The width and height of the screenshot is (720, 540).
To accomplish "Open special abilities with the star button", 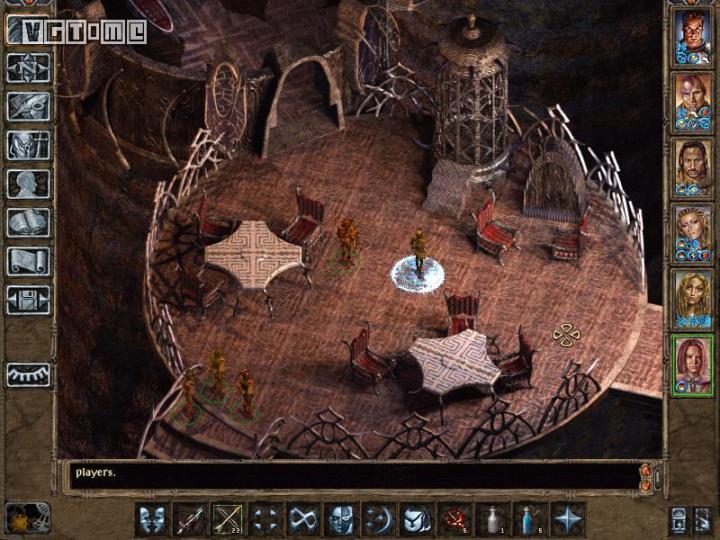I will pos(569,519).
